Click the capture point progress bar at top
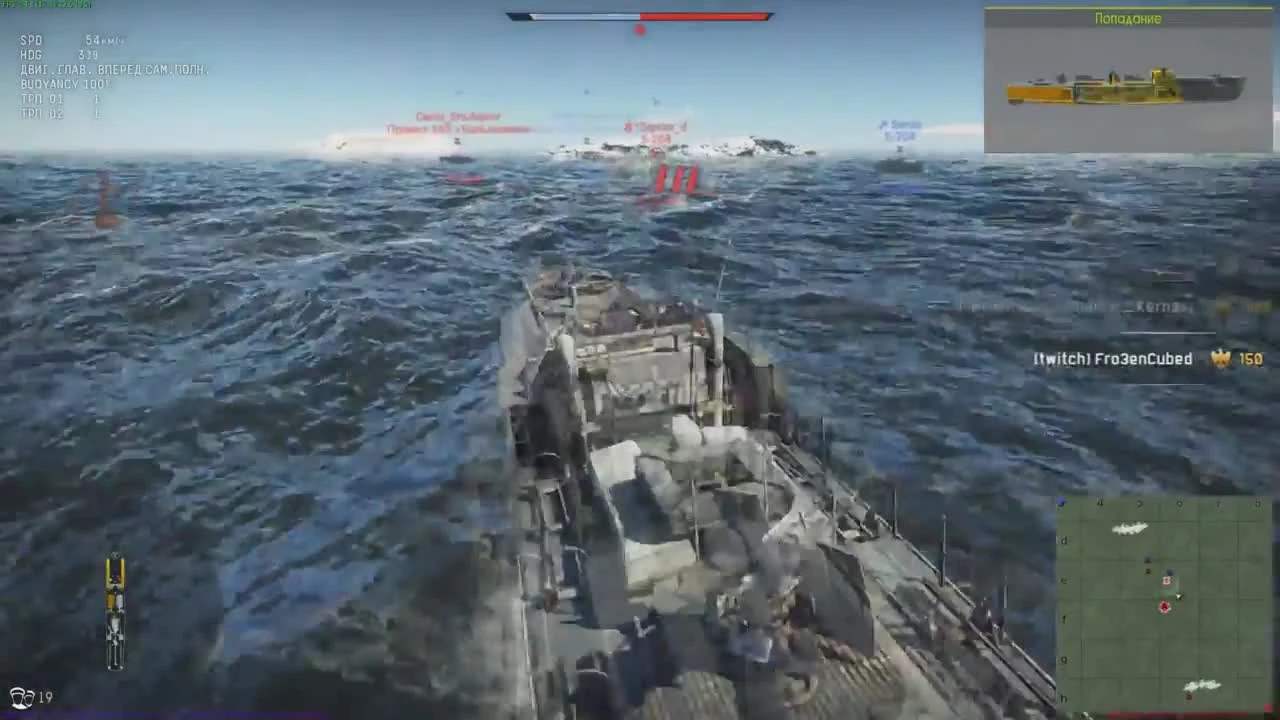The image size is (1280, 720). click(640, 15)
